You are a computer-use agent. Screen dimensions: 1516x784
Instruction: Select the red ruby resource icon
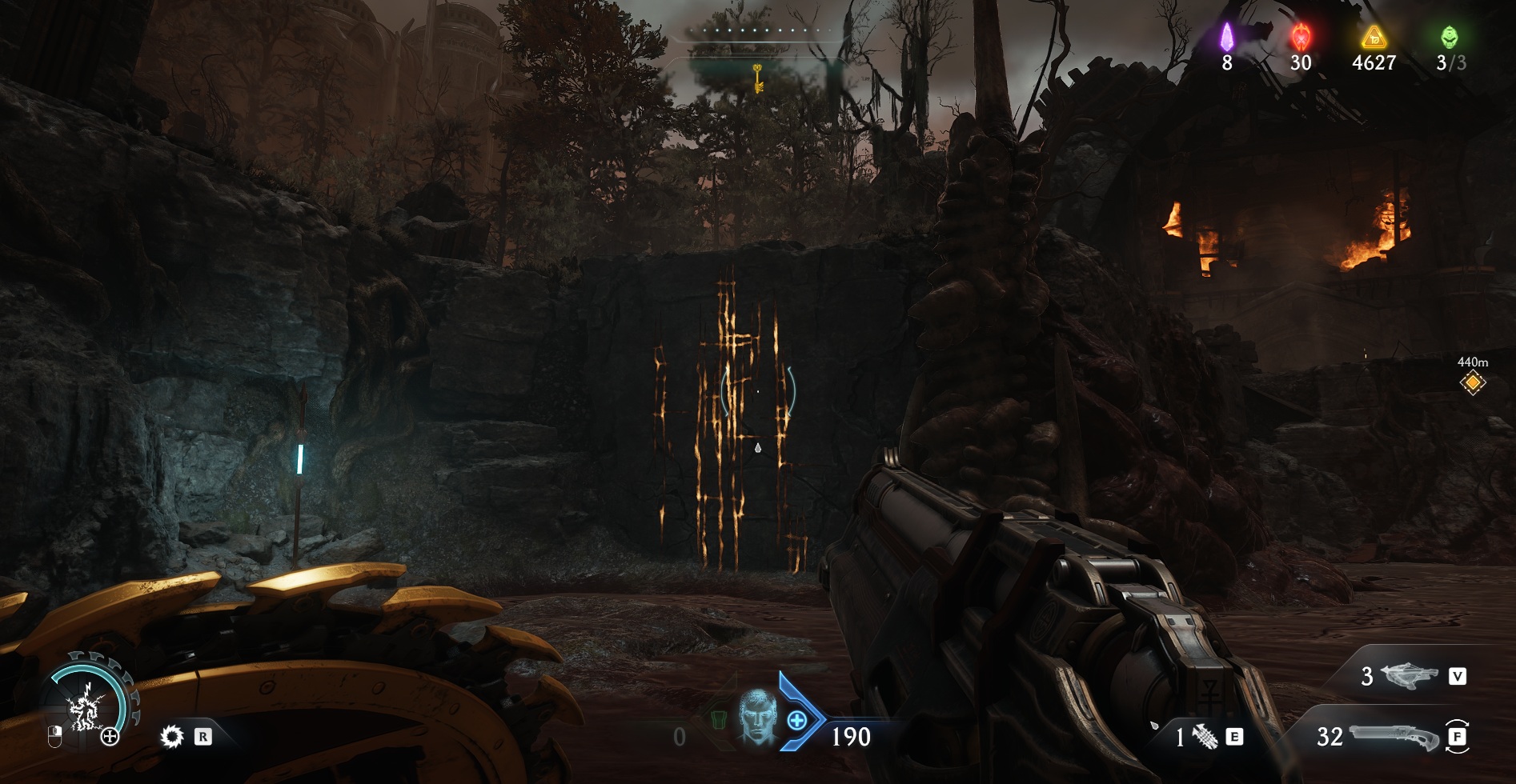[x=1301, y=37]
